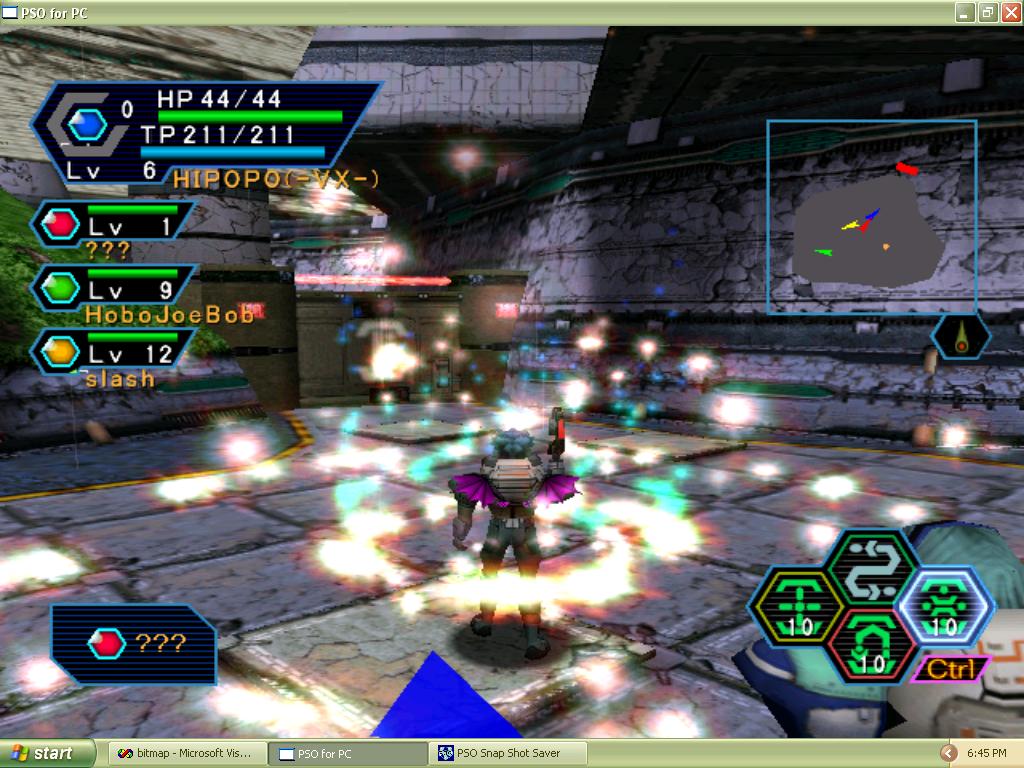
Task: Close the PSO for PC window
Action: pos(1009,13)
